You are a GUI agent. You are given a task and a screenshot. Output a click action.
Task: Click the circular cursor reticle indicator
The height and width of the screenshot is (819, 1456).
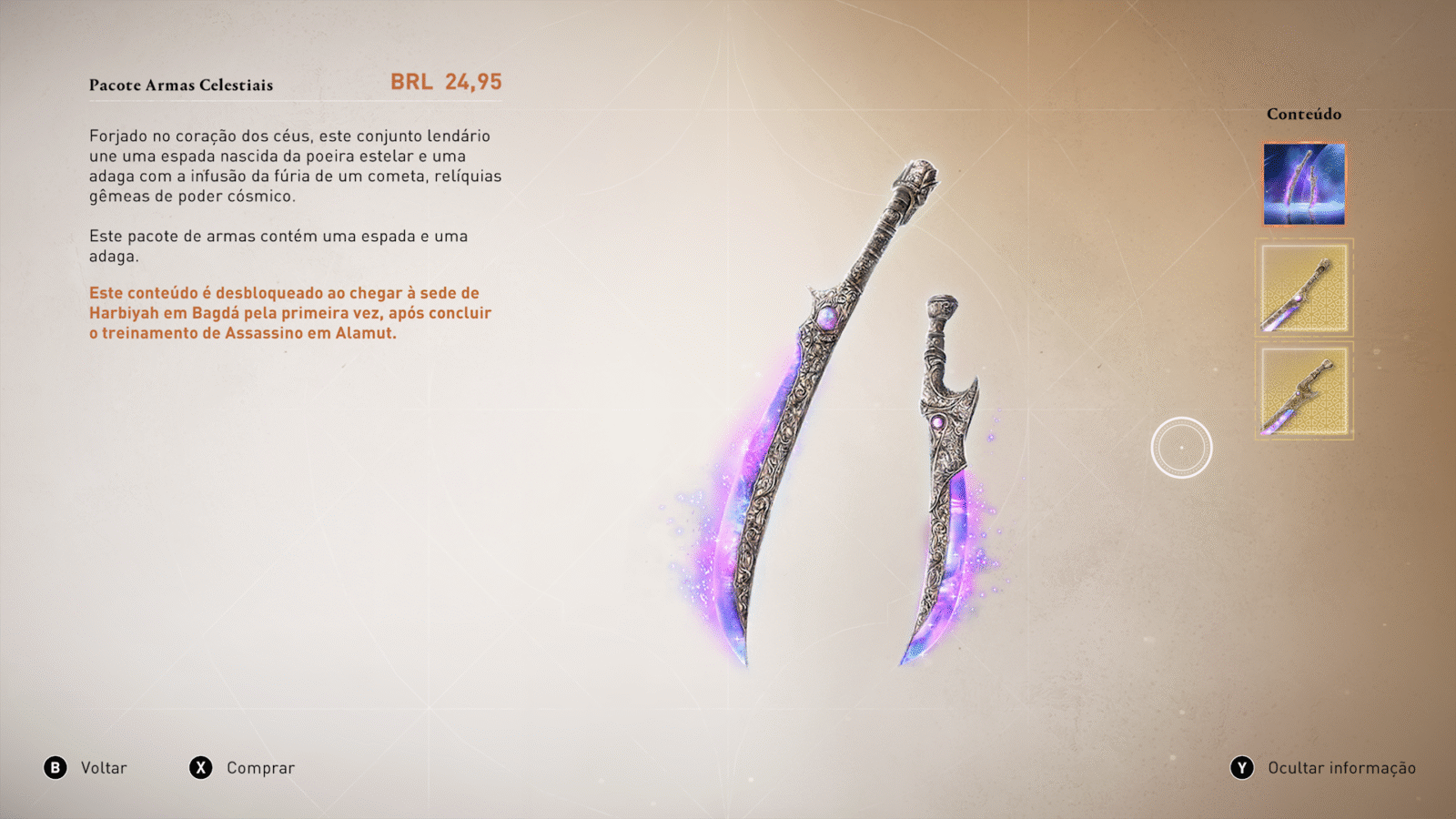click(x=1181, y=445)
